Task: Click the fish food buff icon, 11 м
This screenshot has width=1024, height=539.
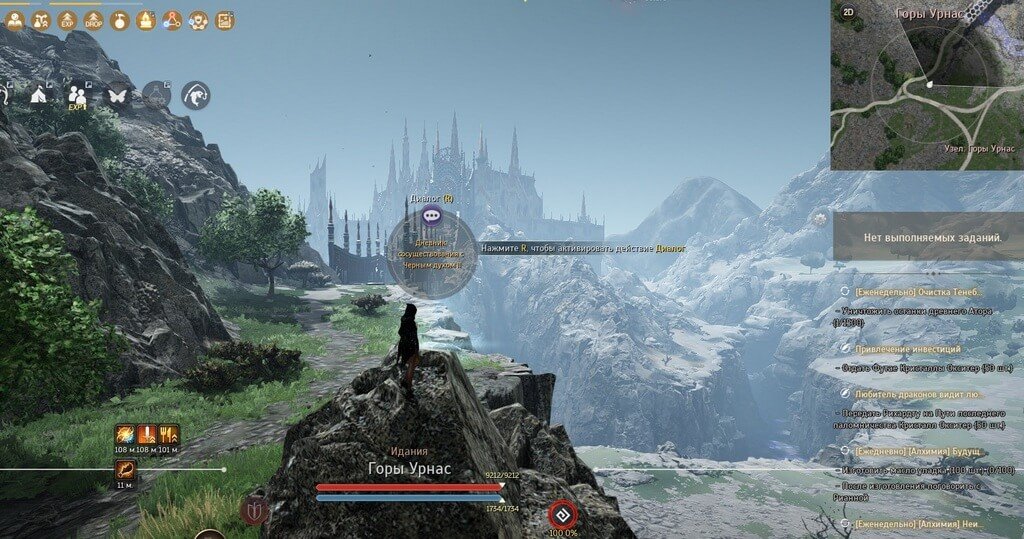Action: click(126, 468)
